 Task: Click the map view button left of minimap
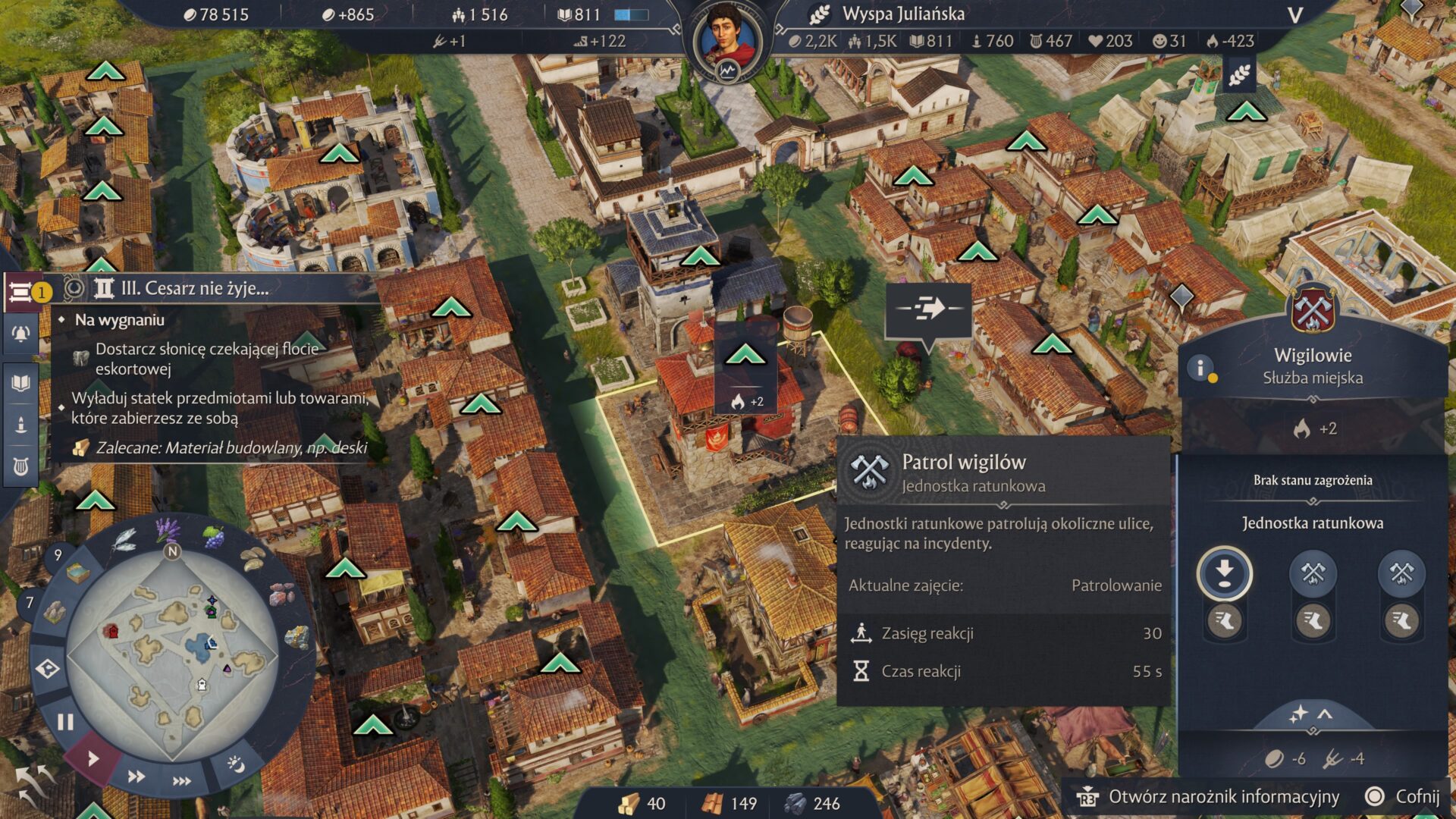tap(48, 669)
